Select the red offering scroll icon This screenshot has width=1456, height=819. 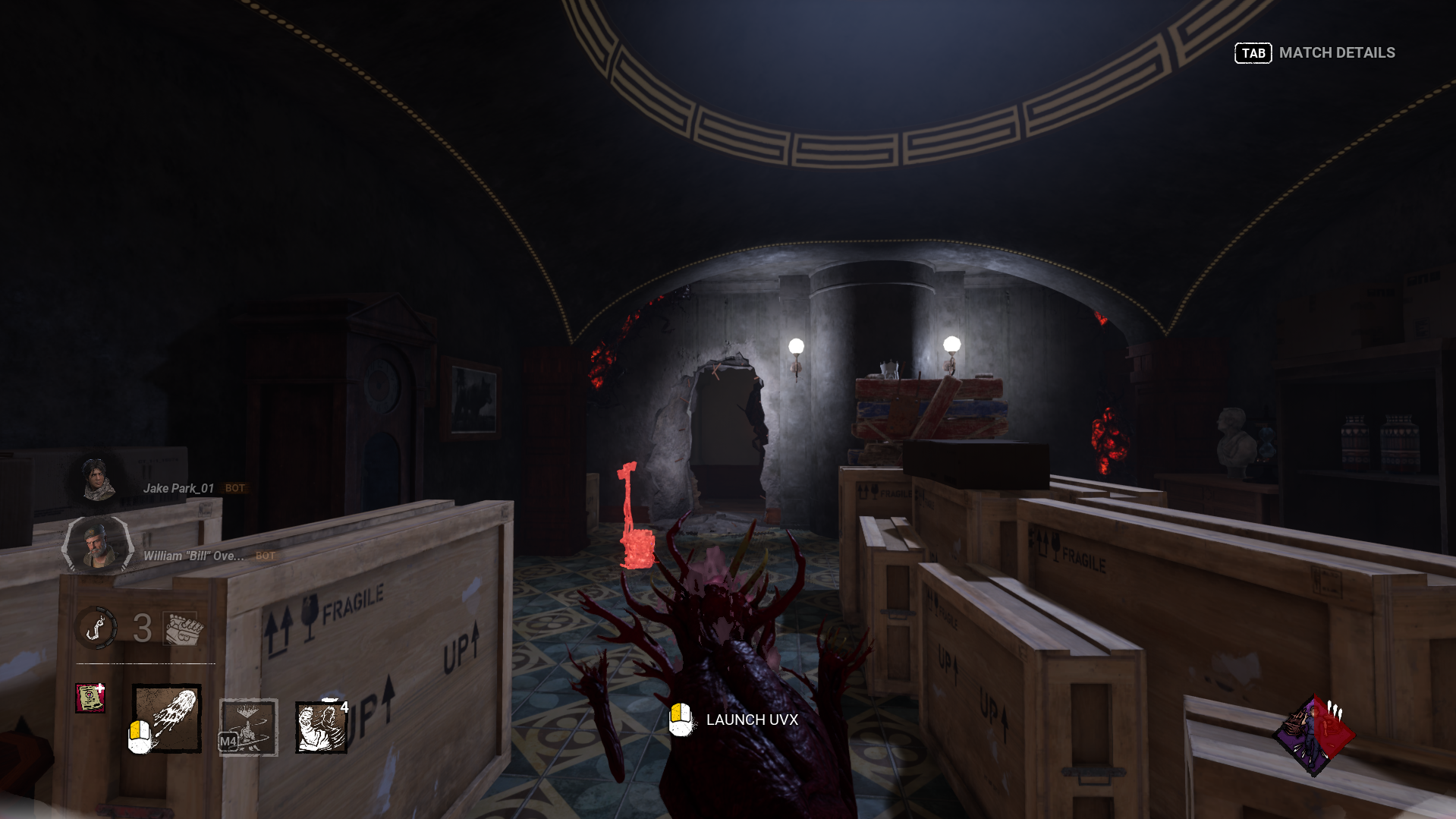coord(90,698)
